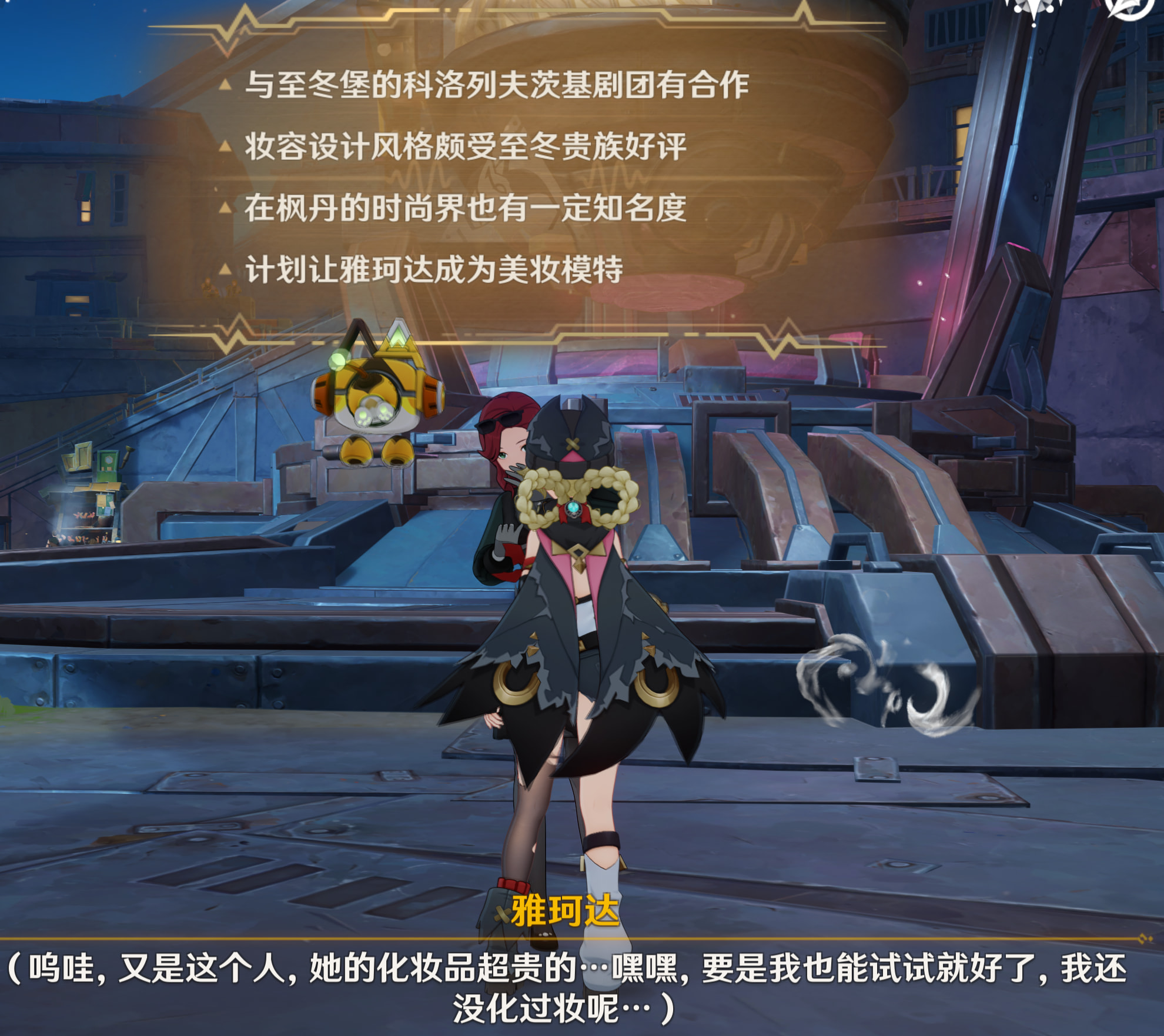This screenshot has height=1036, width=1164.
Task: Open the pointed star icon at the top
Action: pos(1033,8)
